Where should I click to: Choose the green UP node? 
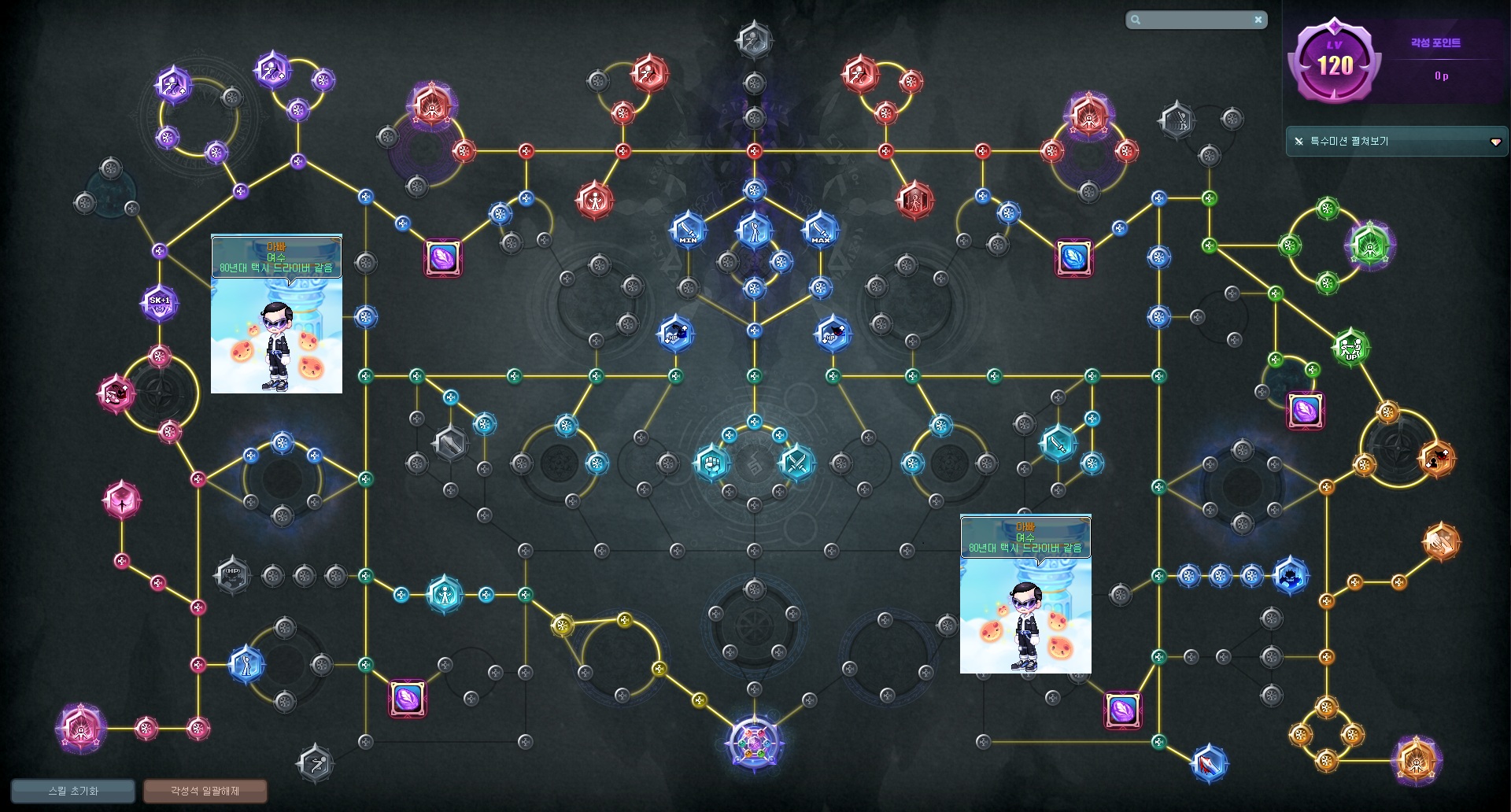[x=1351, y=346]
